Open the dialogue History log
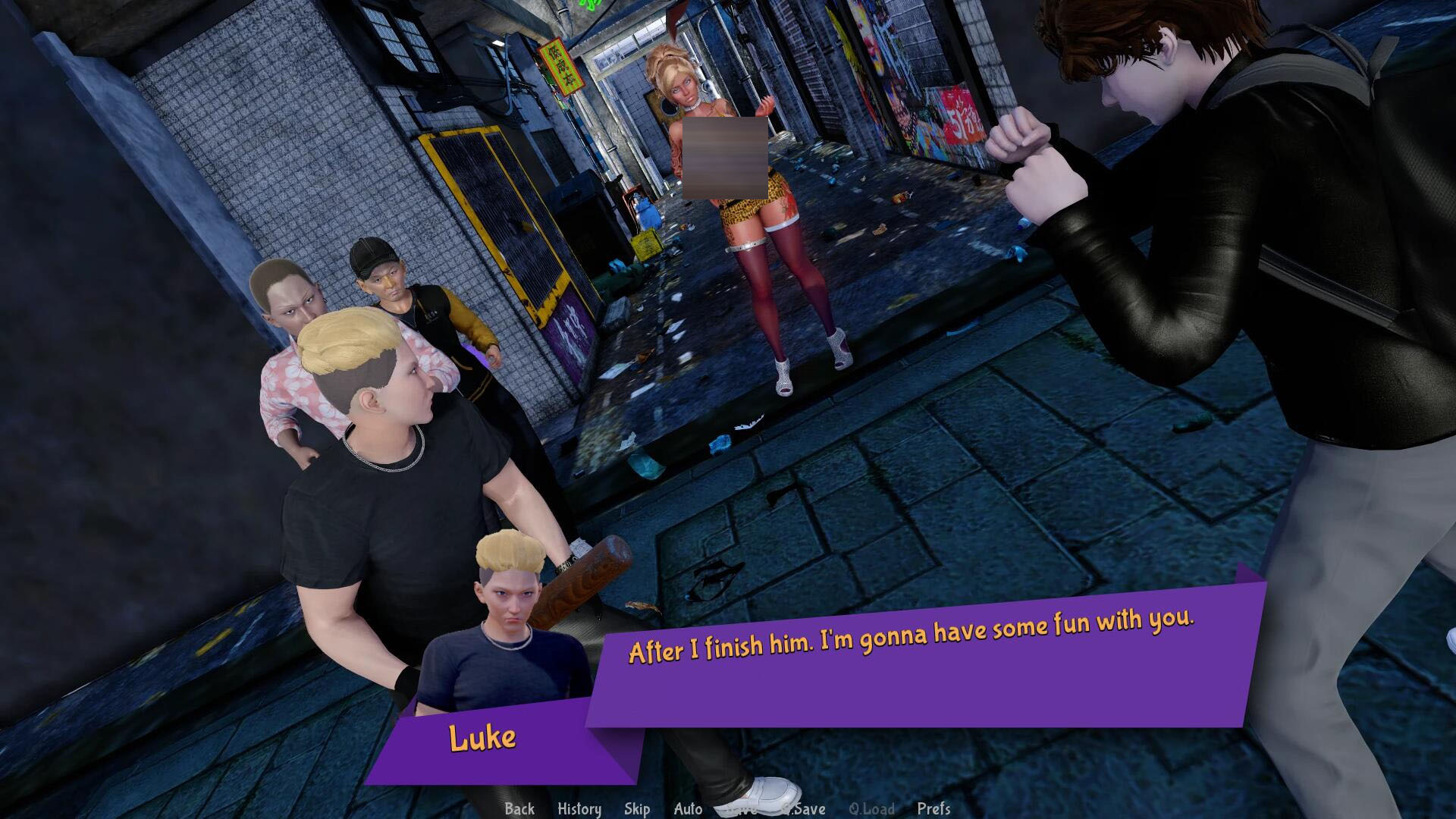The height and width of the screenshot is (819, 1456). coord(579,808)
